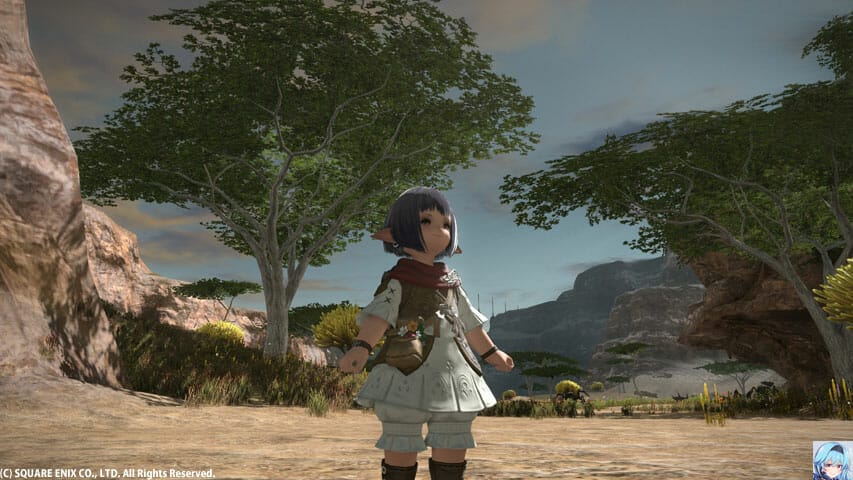
Task: Click the blue-haired avatar thumbnail
Action: point(832,460)
